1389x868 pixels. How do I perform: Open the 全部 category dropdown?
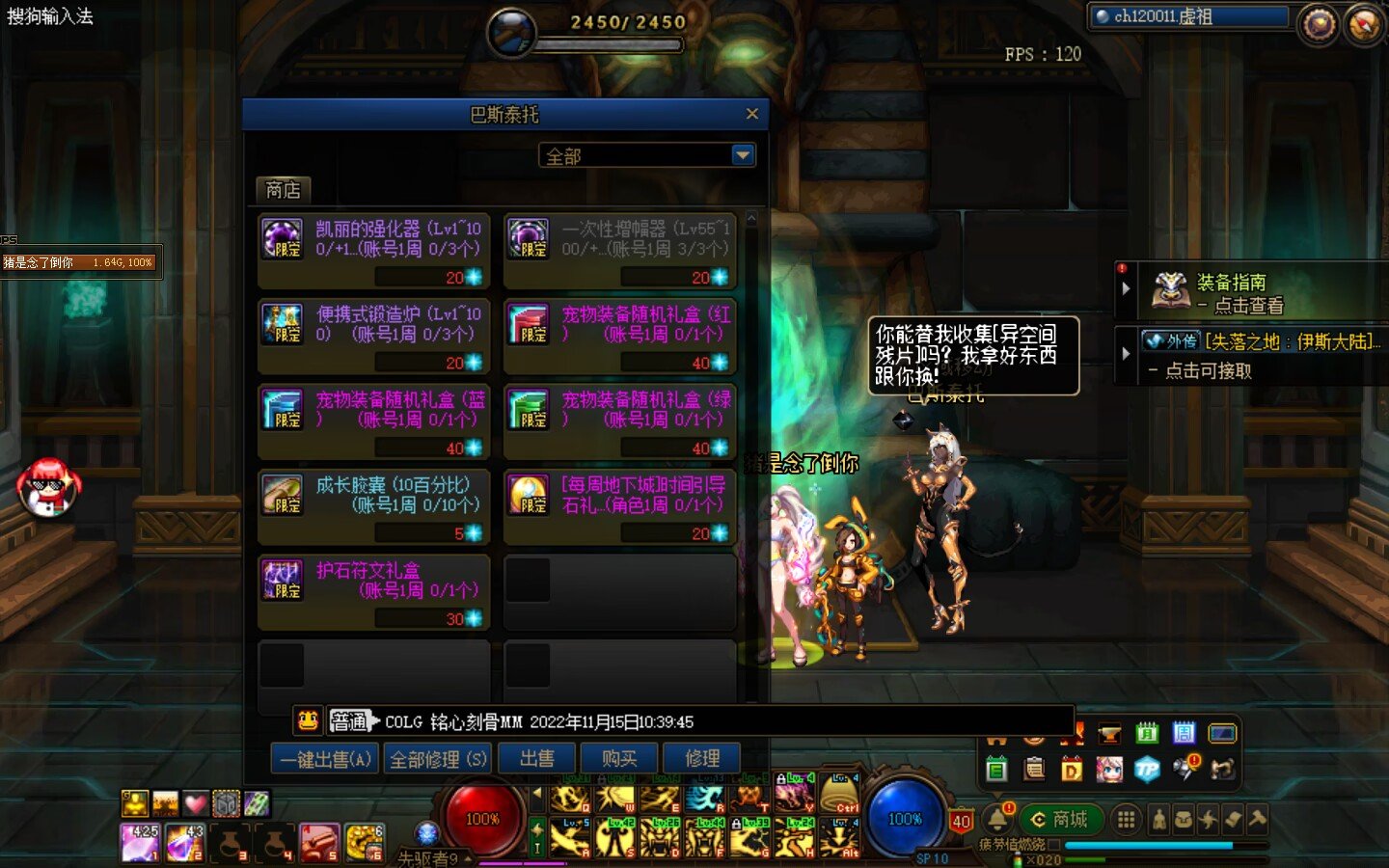[742, 155]
